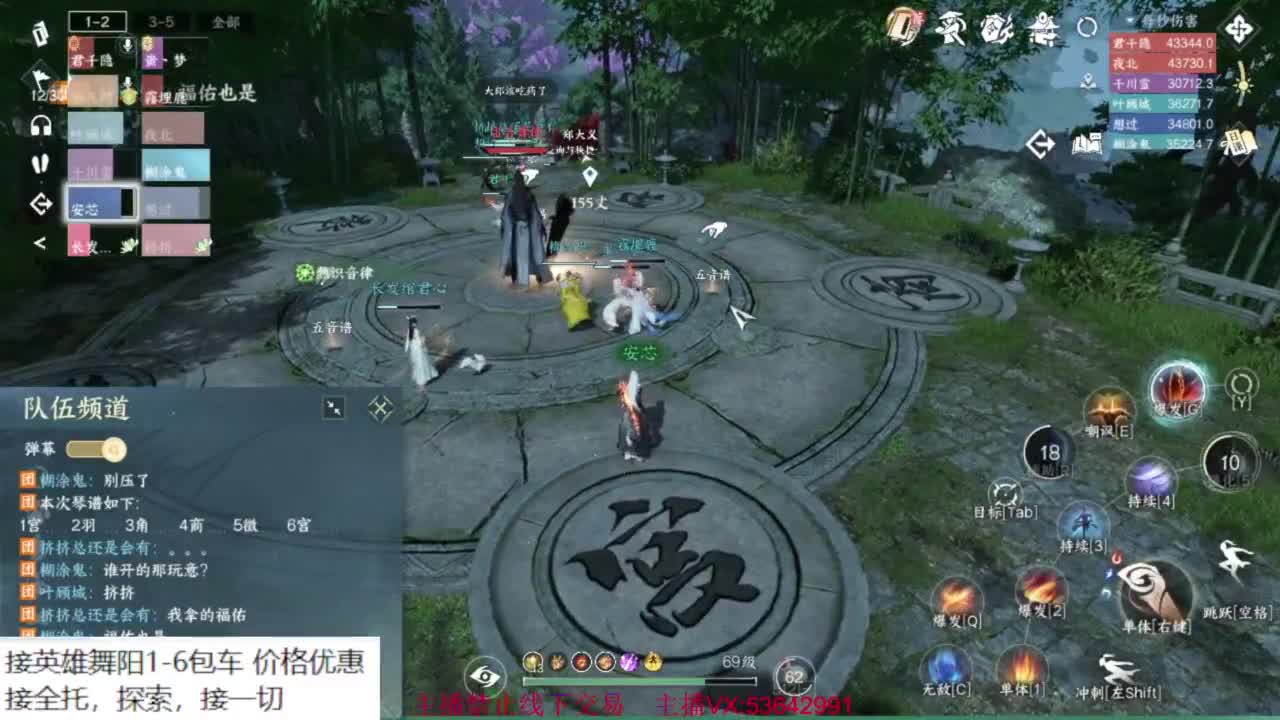Open voice chat via the headphones icon
Image resolution: width=1280 pixels, height=720 pixels.
(41, 124)
